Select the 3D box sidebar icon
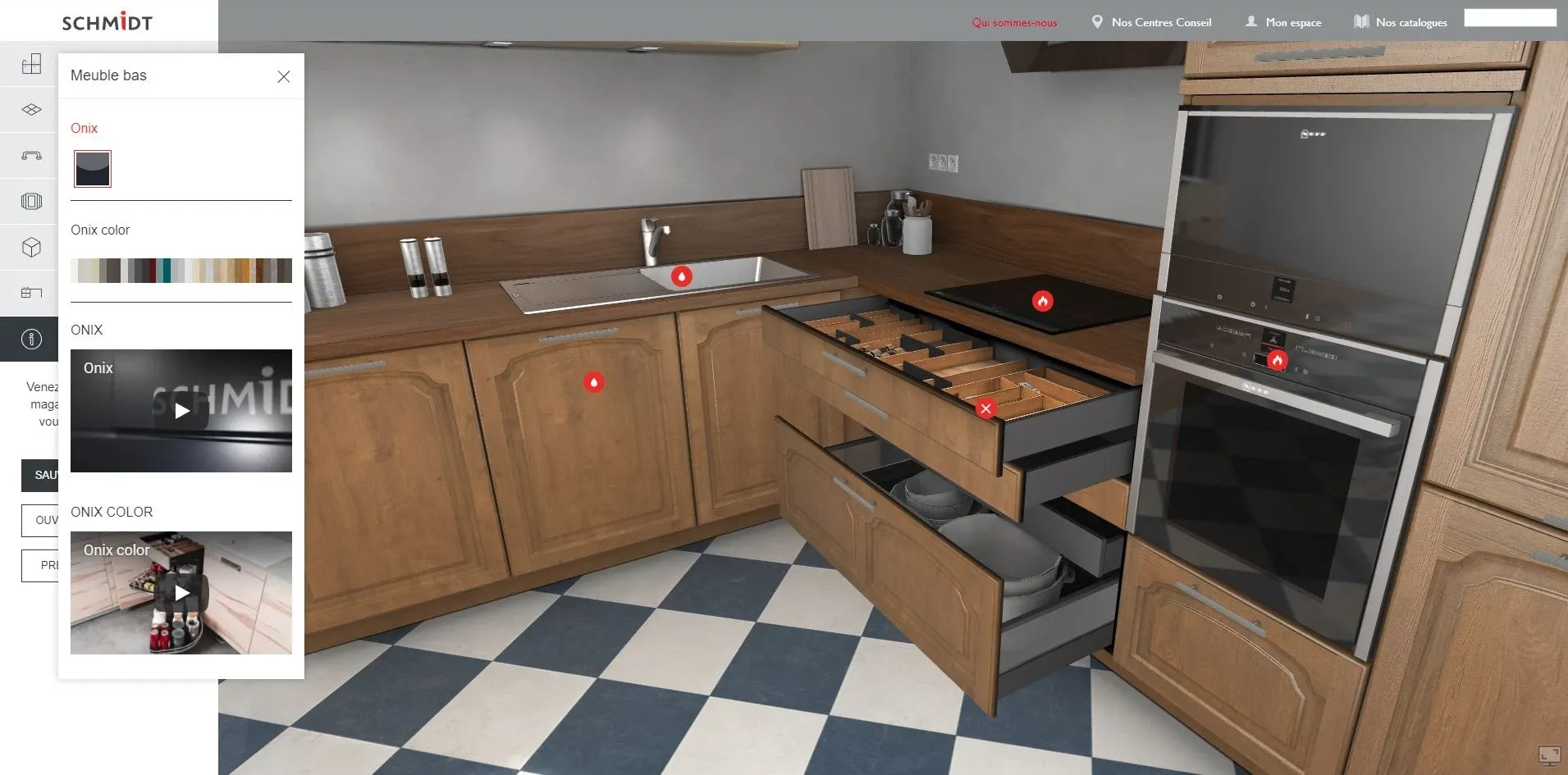This screenshot has width=1568, height=775. 30,247
